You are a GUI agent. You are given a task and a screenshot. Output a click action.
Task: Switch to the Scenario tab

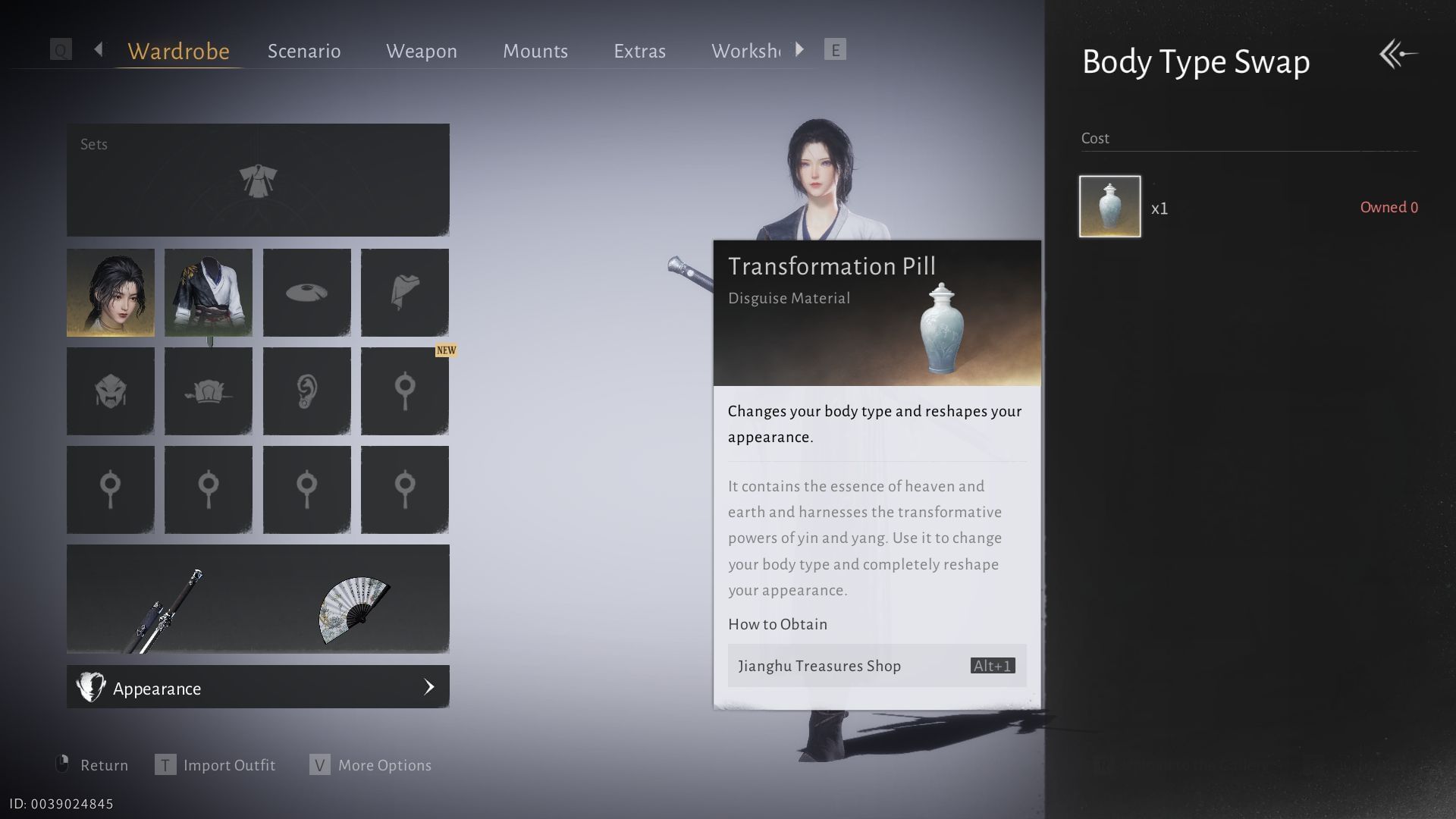[303, 51]
